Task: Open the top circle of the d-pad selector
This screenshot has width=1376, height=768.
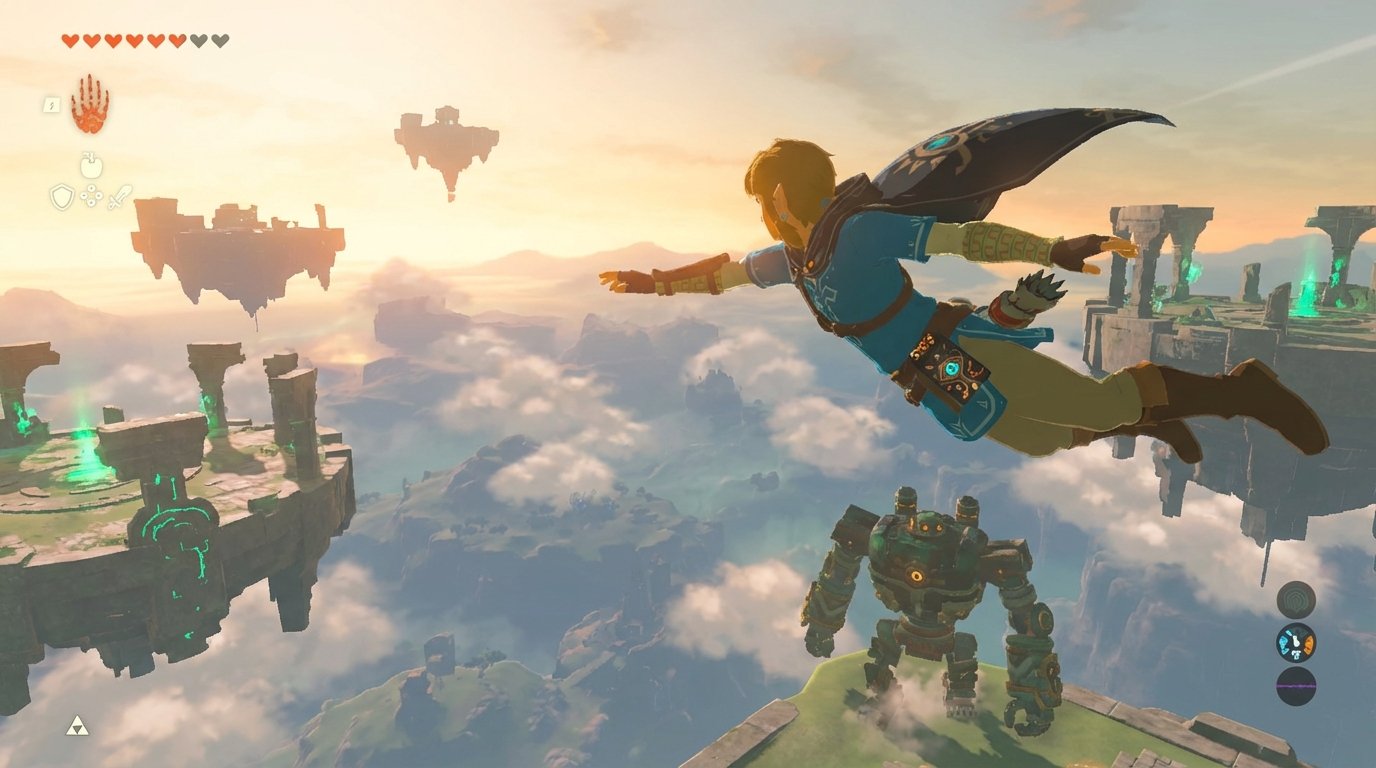Action: (91, 189)
